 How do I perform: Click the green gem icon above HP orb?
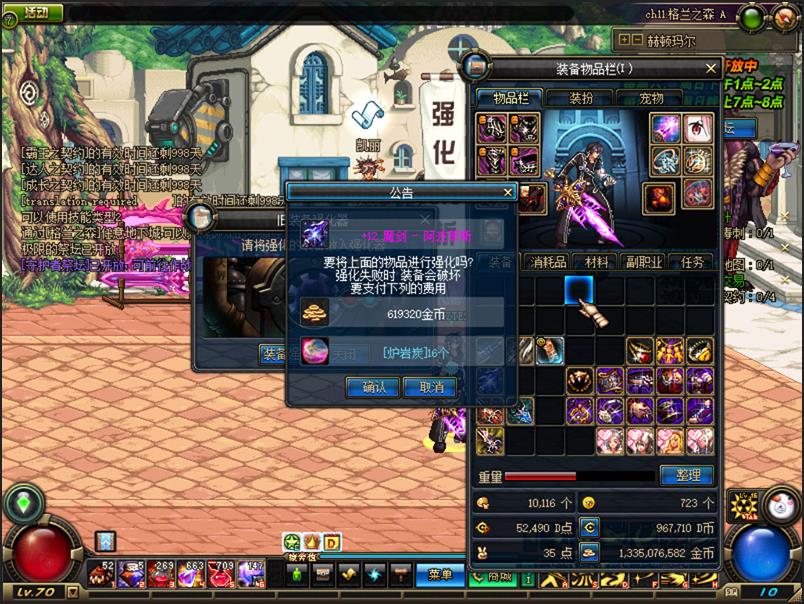coord(20,504)
